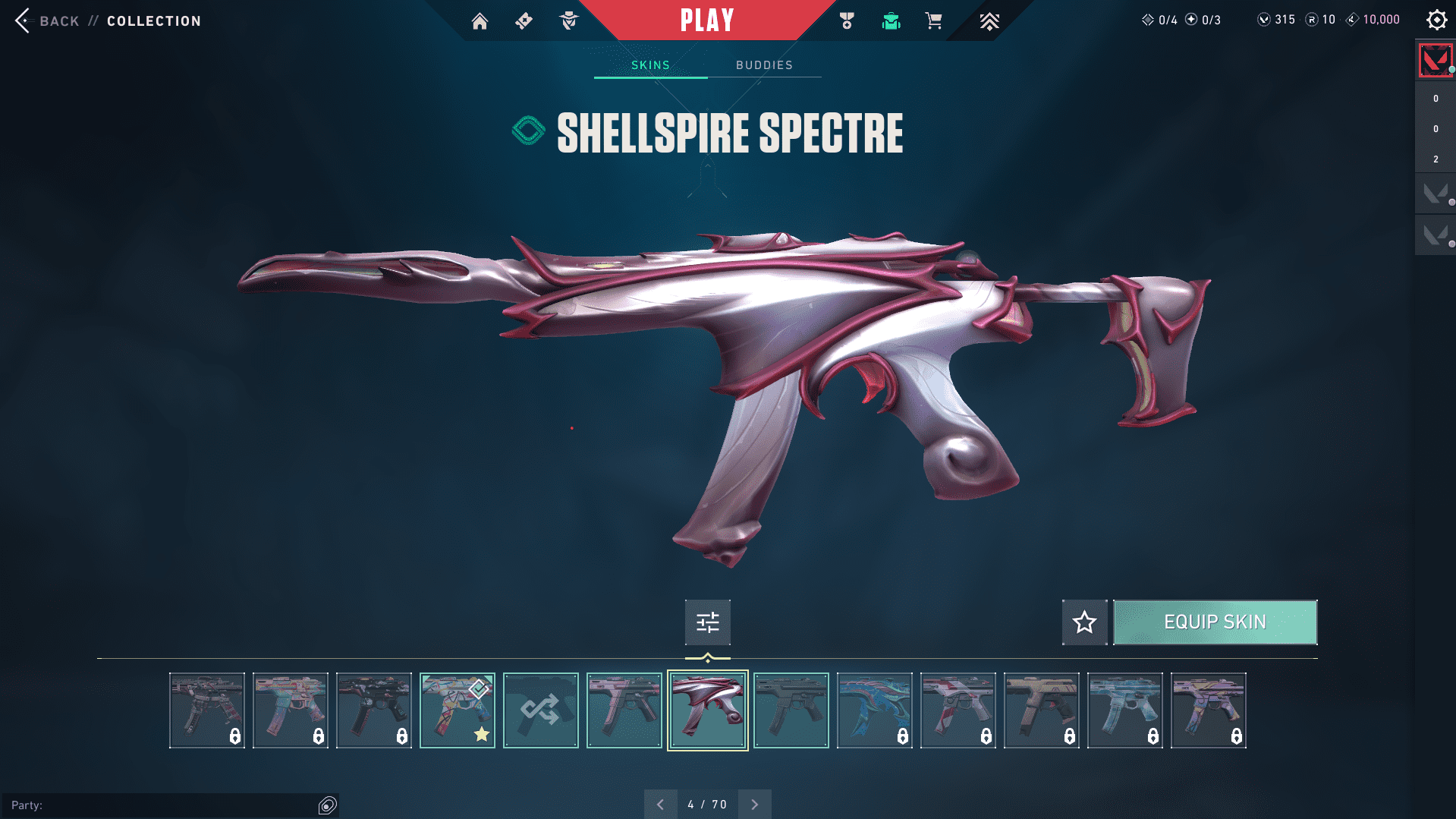Go to the next skins page
Viewport: 1456px width, 819px height.
754,805
